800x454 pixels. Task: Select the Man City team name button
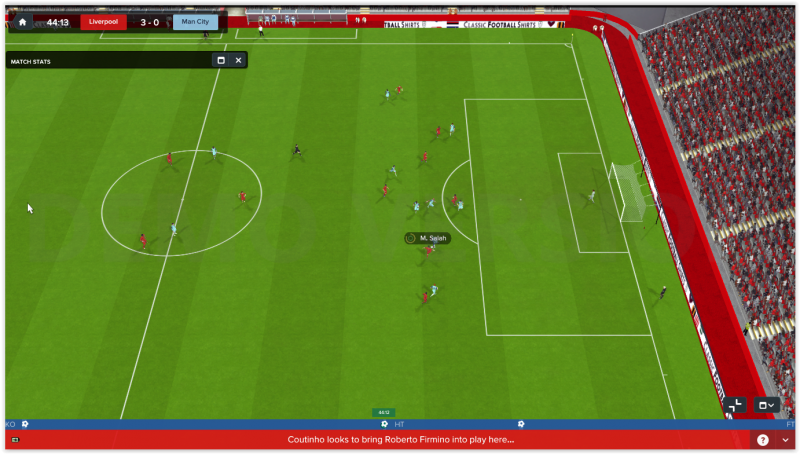(x=195, y=22)
